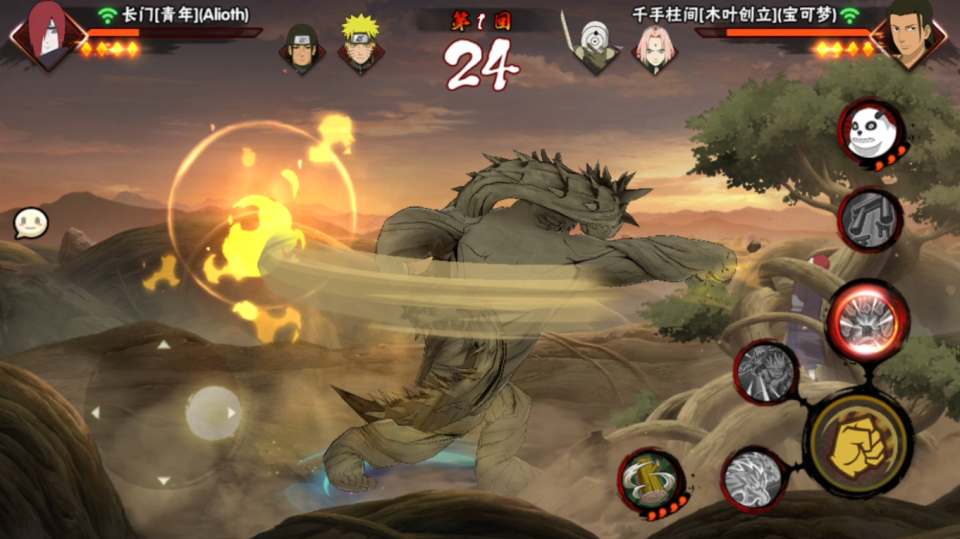Trigger the gray skill left of the ultimate
The height and width of the screenshot is (539, 960).
[x=766, y=372]
